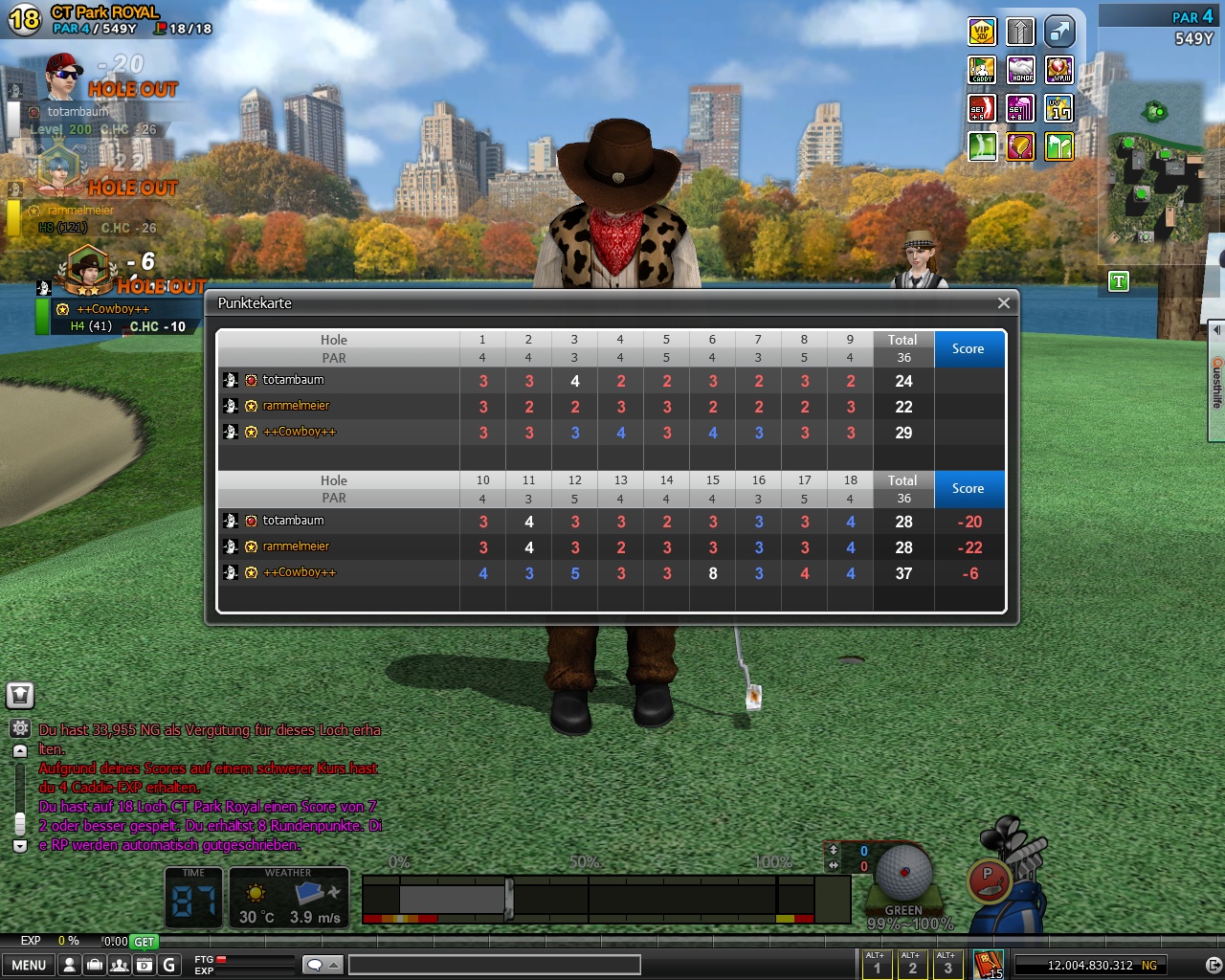Click the green GET reward button
This screenshot has height=980, width=1225.
click(144, 942)
